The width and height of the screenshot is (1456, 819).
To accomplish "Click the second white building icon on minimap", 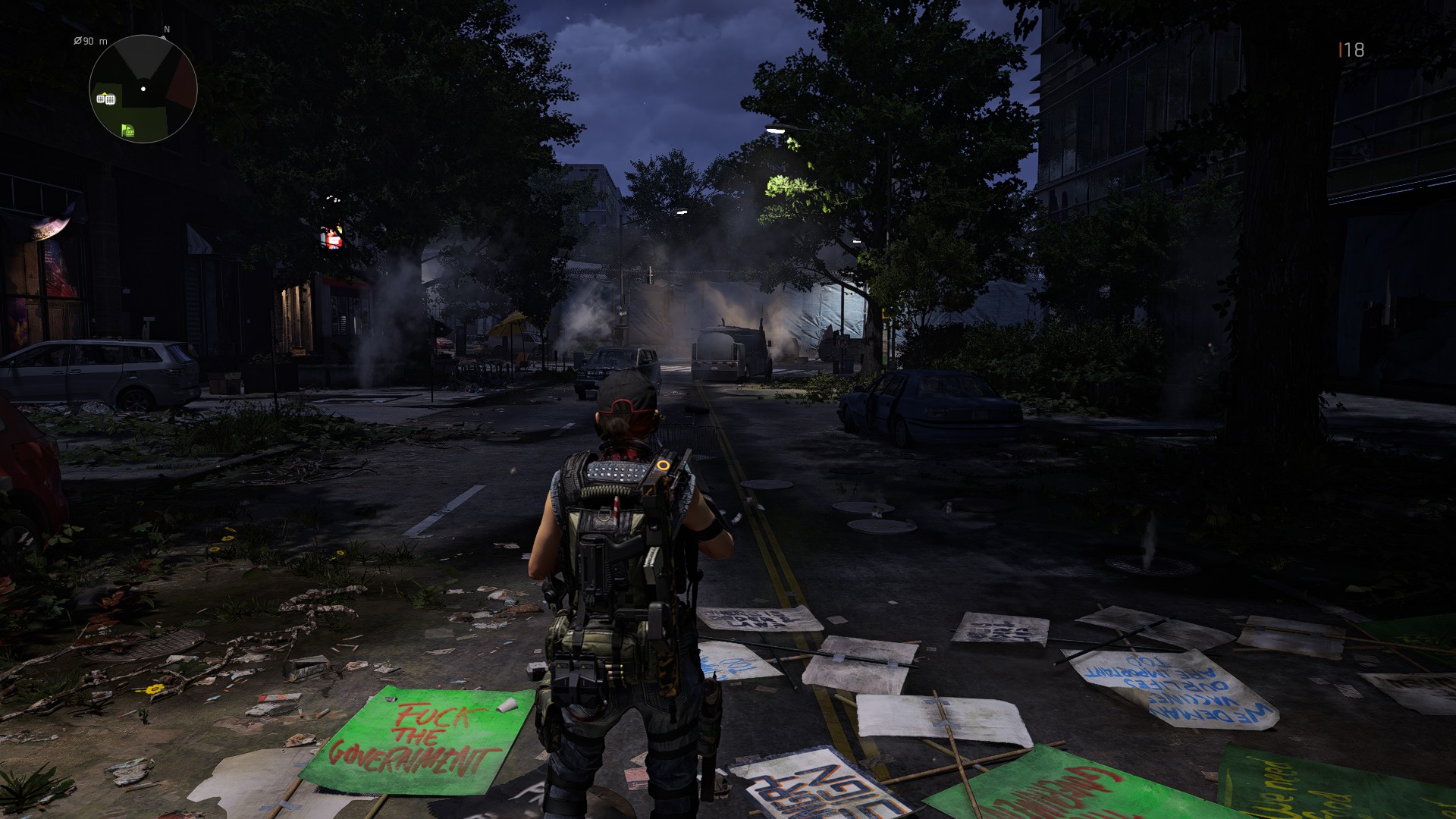I will [111, 99].
